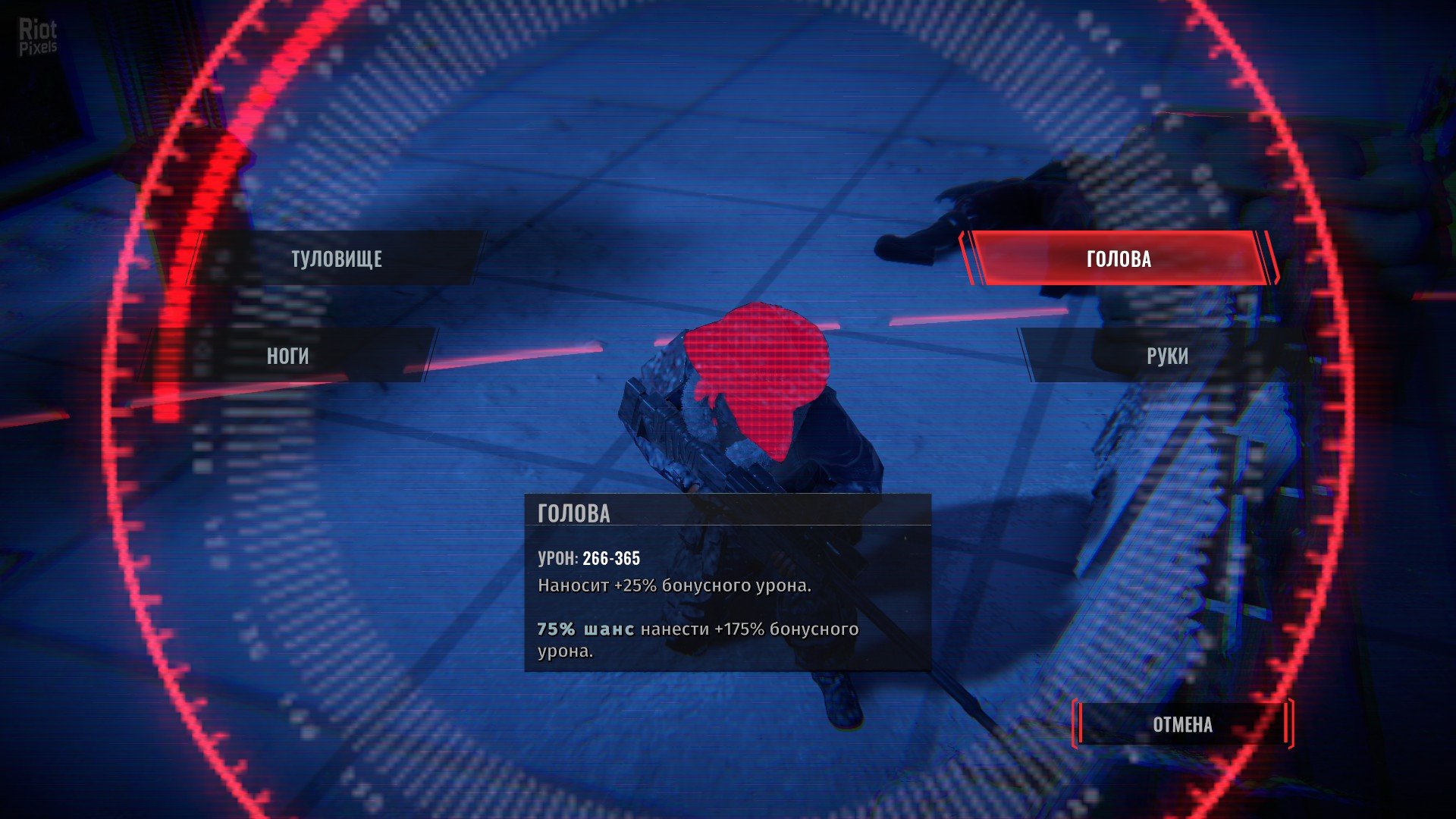Target the Туловище body part
1456x819 pixels.
point(336,259)
